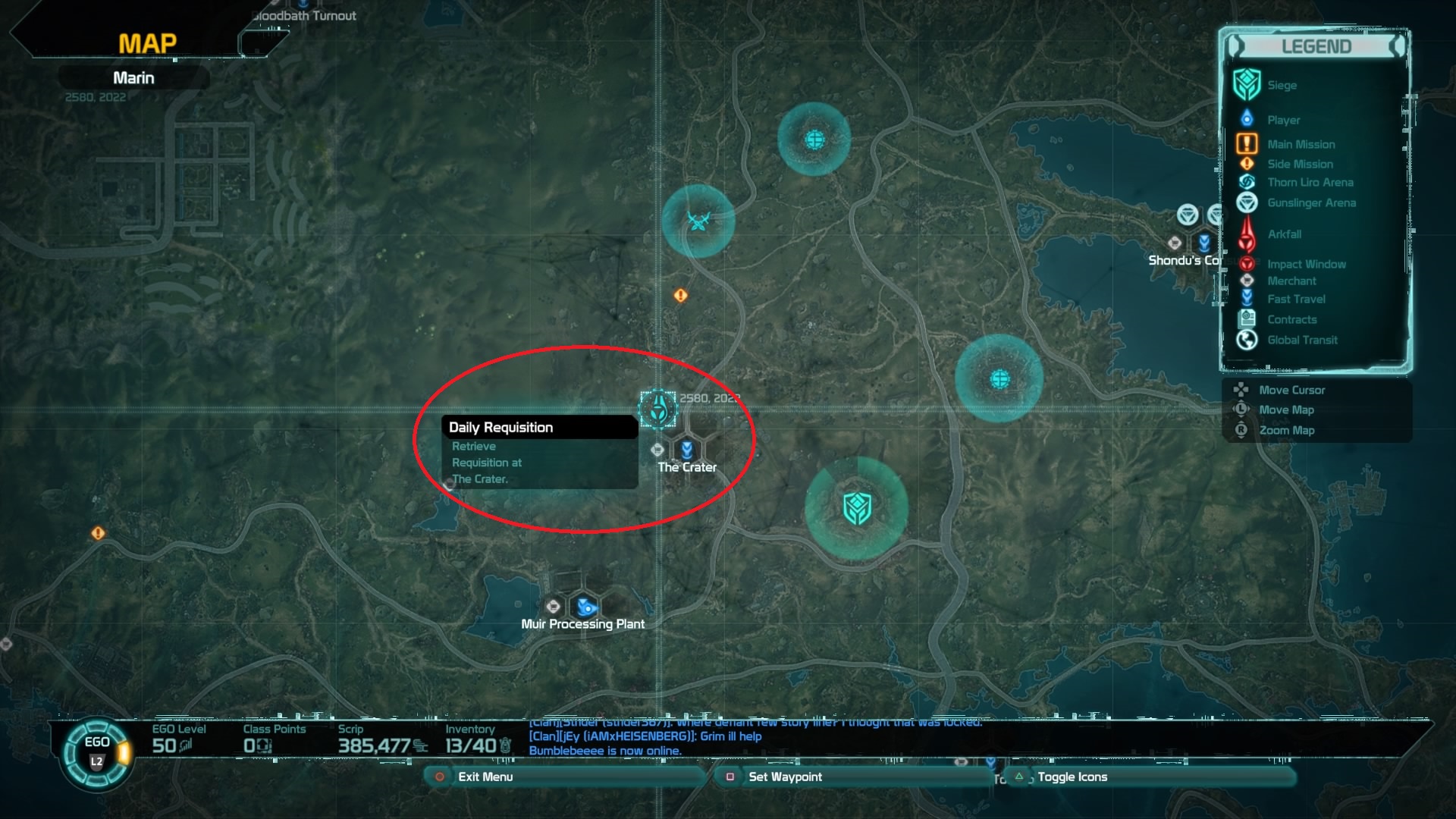1456x819 pixels.
Task: Choose the Global Transit legend entry
Action: [1302, 340]
